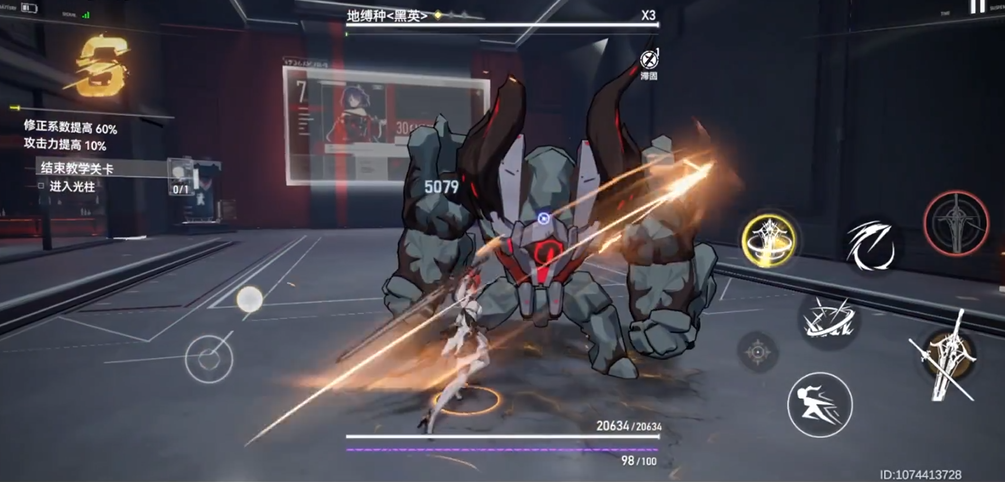
Task: Tap the running figure dodge button
Action: coord(819,404)
